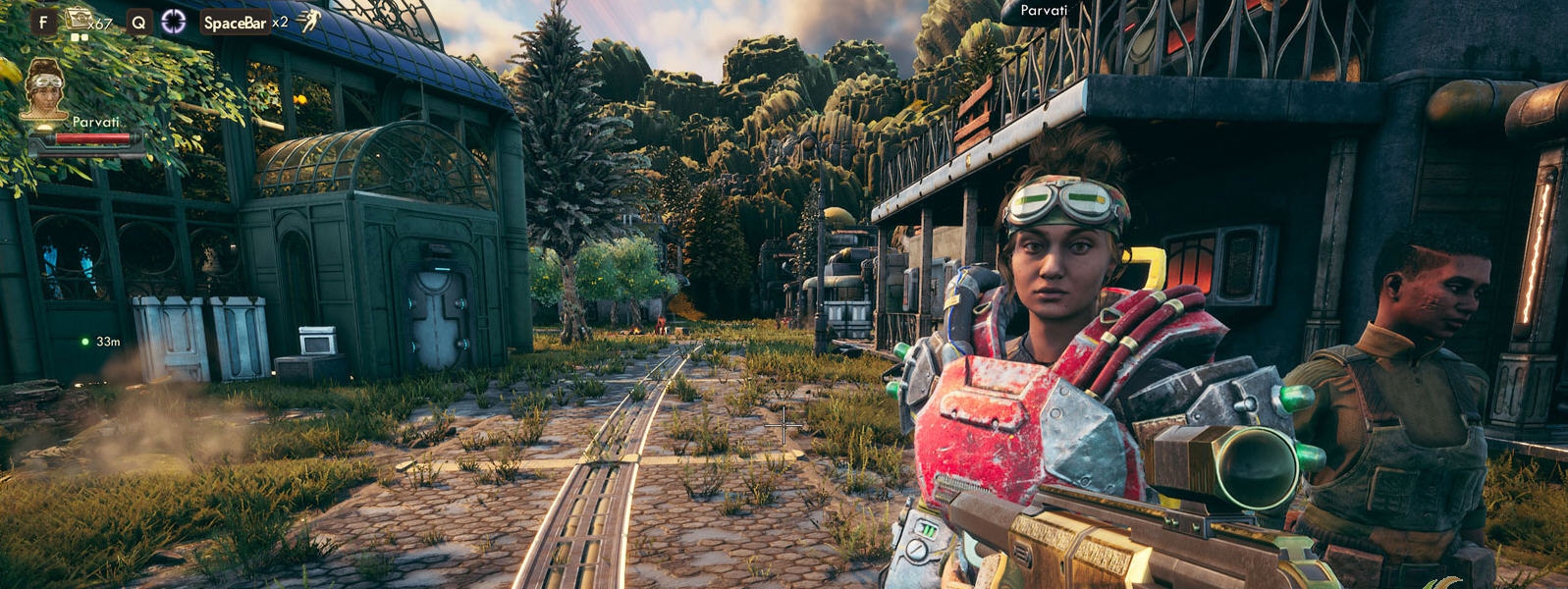
Task: Select Parvati's companion portrait
Action: click(44, 87)
